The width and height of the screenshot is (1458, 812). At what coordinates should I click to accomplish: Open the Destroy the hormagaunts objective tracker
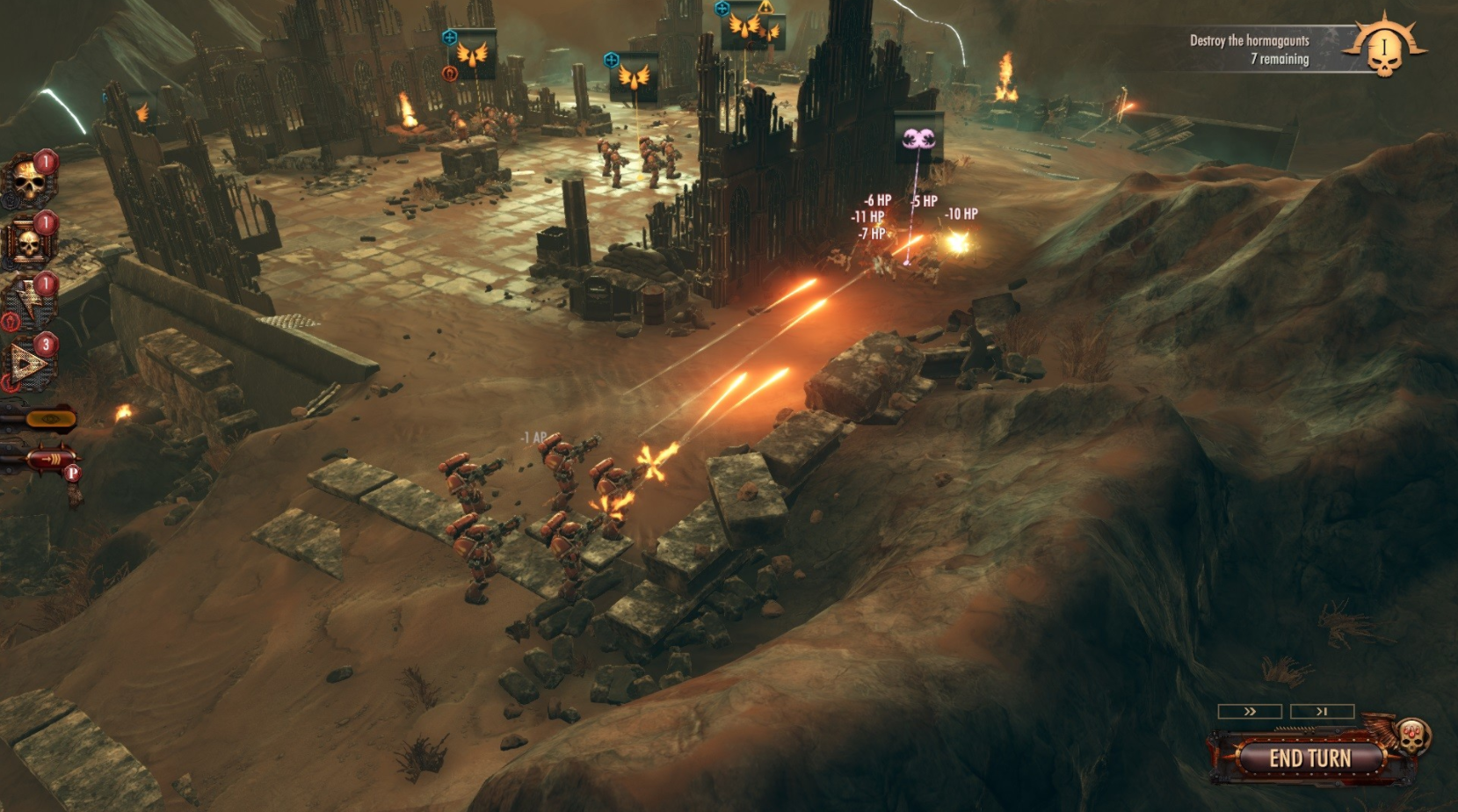(x=1249, y=49)
